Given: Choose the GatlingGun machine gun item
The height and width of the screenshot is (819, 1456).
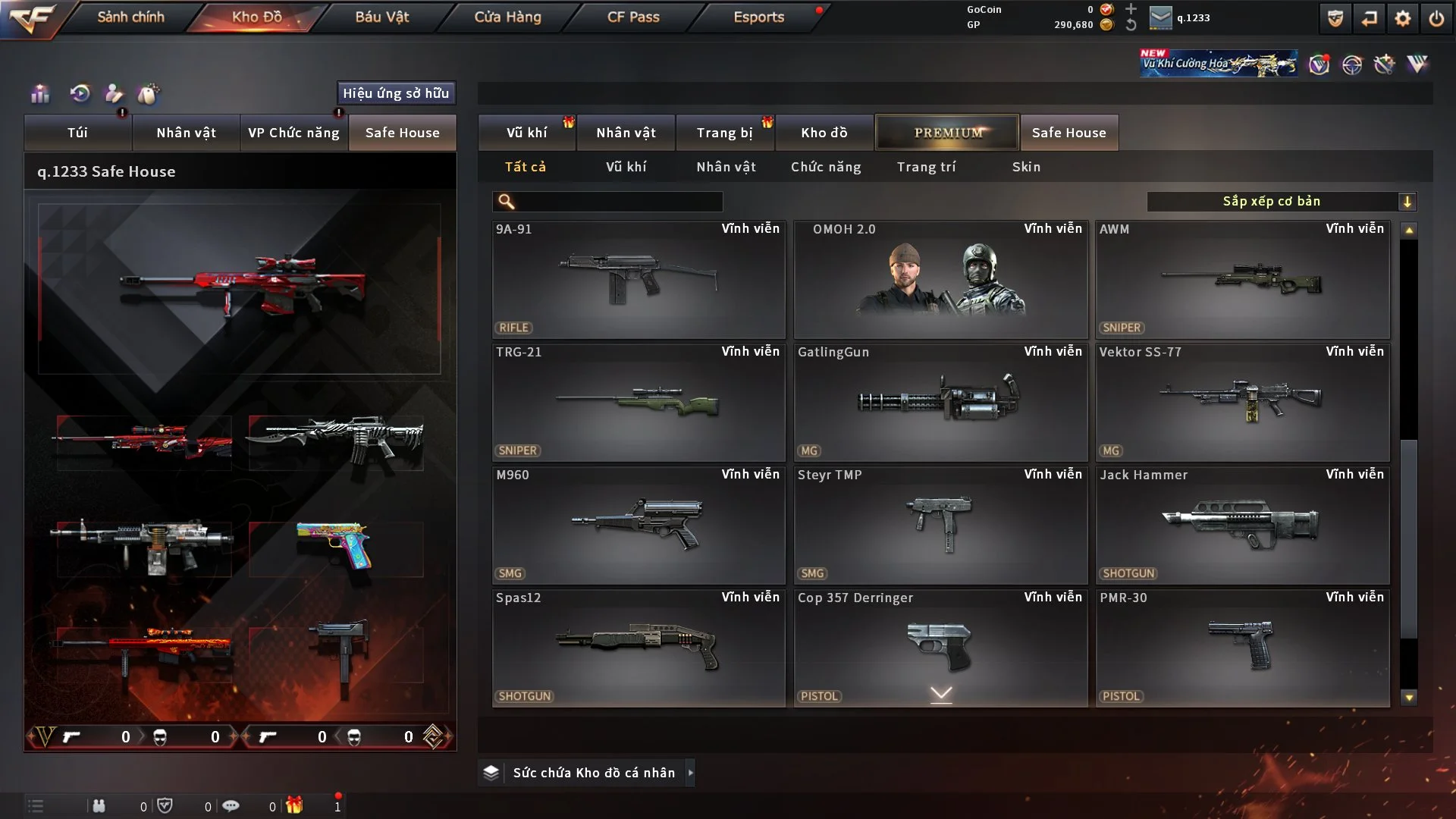Looking at the screenshot, I should coord(940,402).
